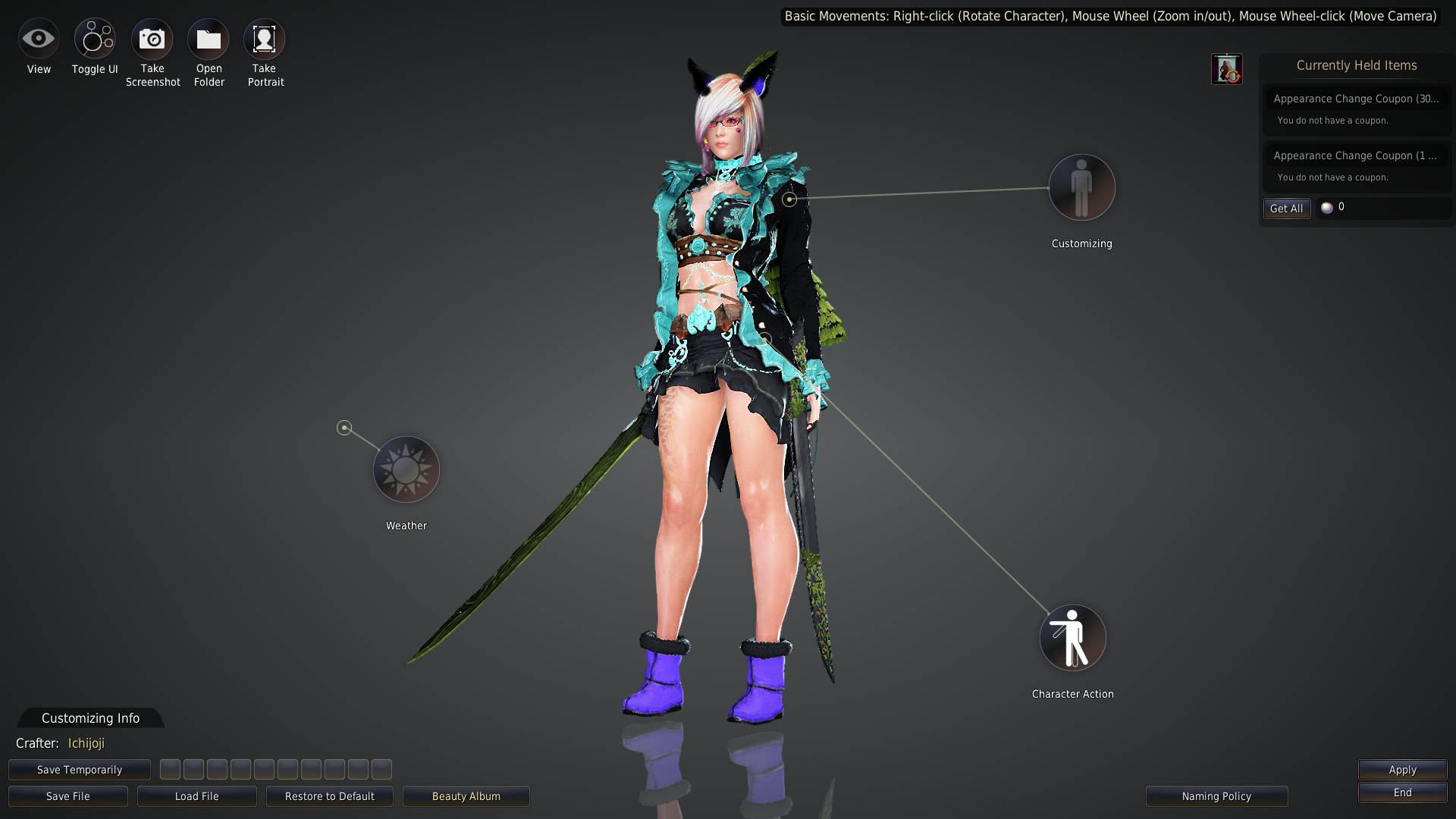The width and height of the screenshot is (1456, 819).
Task: Select the camera lens Toggle UI icon
Action: click(94, 38)
